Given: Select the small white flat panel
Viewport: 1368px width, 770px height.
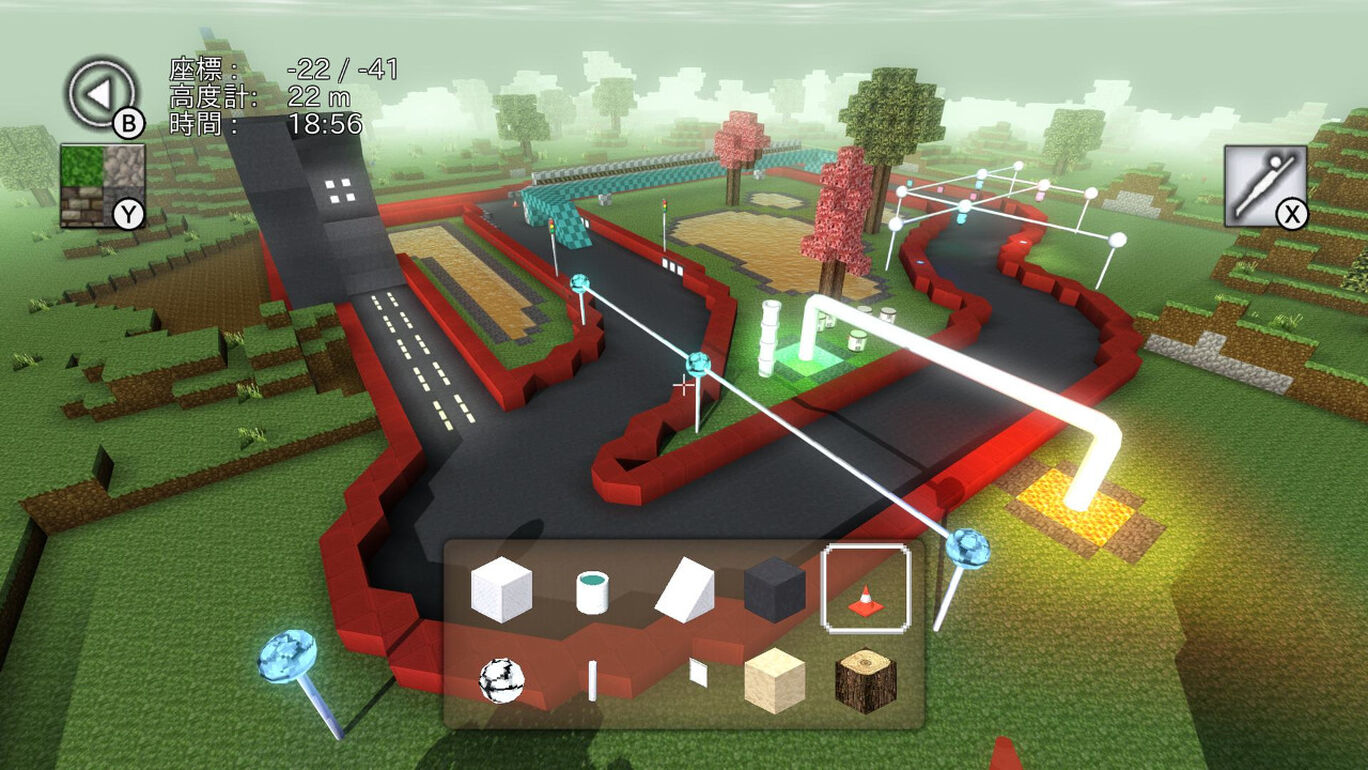Looking at the screenshot, I should [x=698, y=673].
